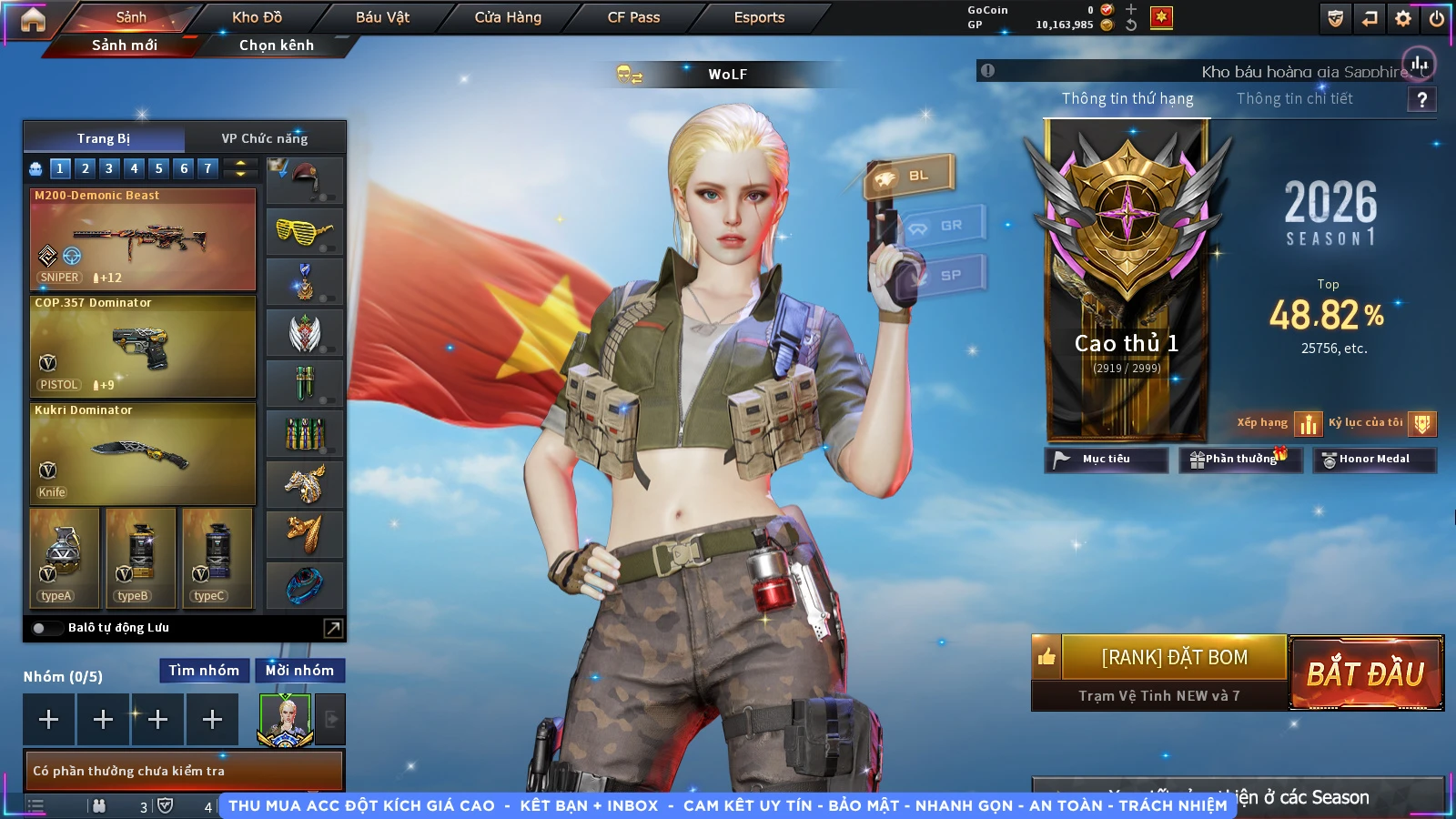Open the Honor Medal panel
The height and width of the screenshot is (819, 1456).
(x=1373, y=460)
